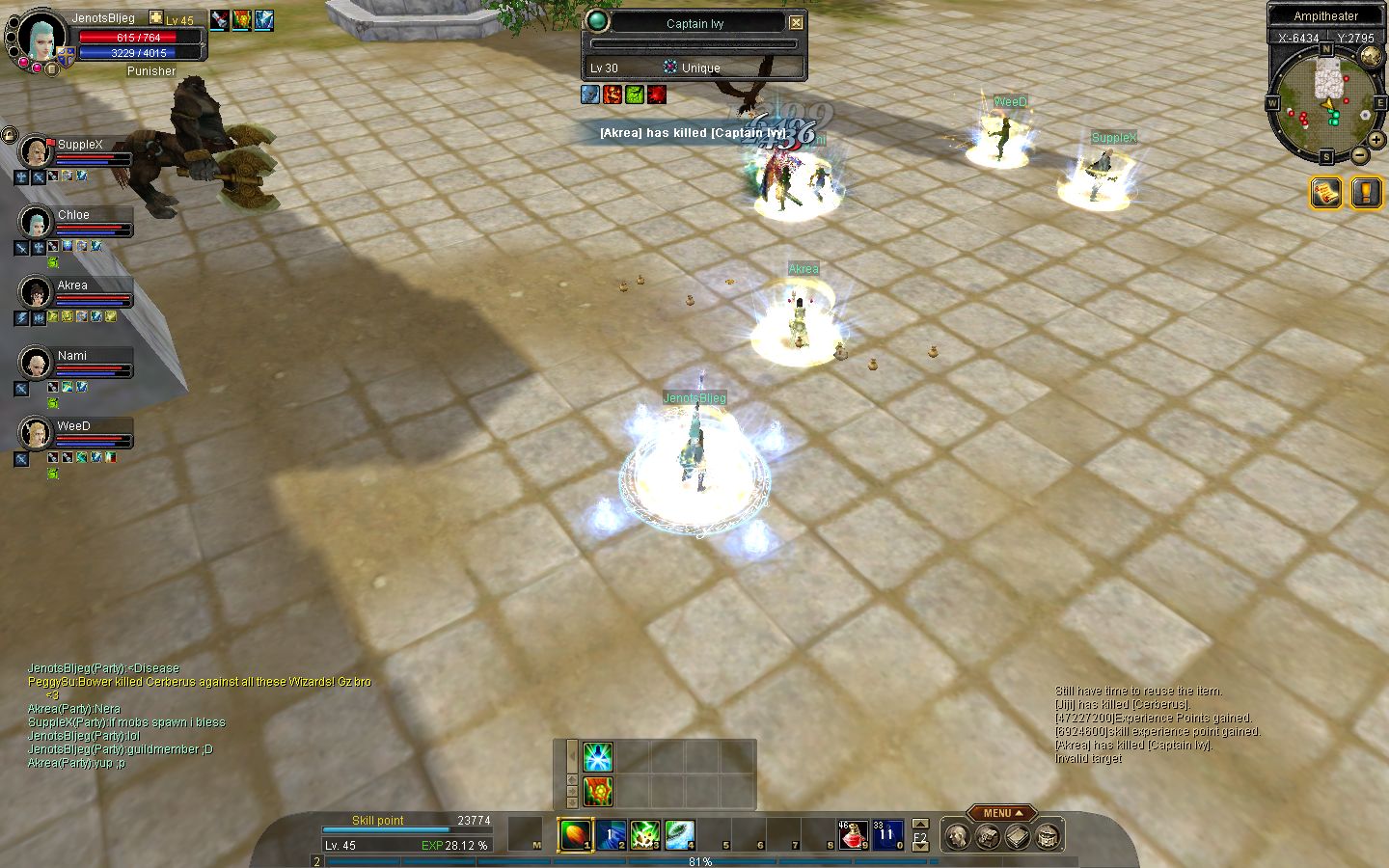The width and height of the screenshot is (1389, 868).
Task: Activate the orange fireball skill in slot 1
Action: [x=575, y=834]
